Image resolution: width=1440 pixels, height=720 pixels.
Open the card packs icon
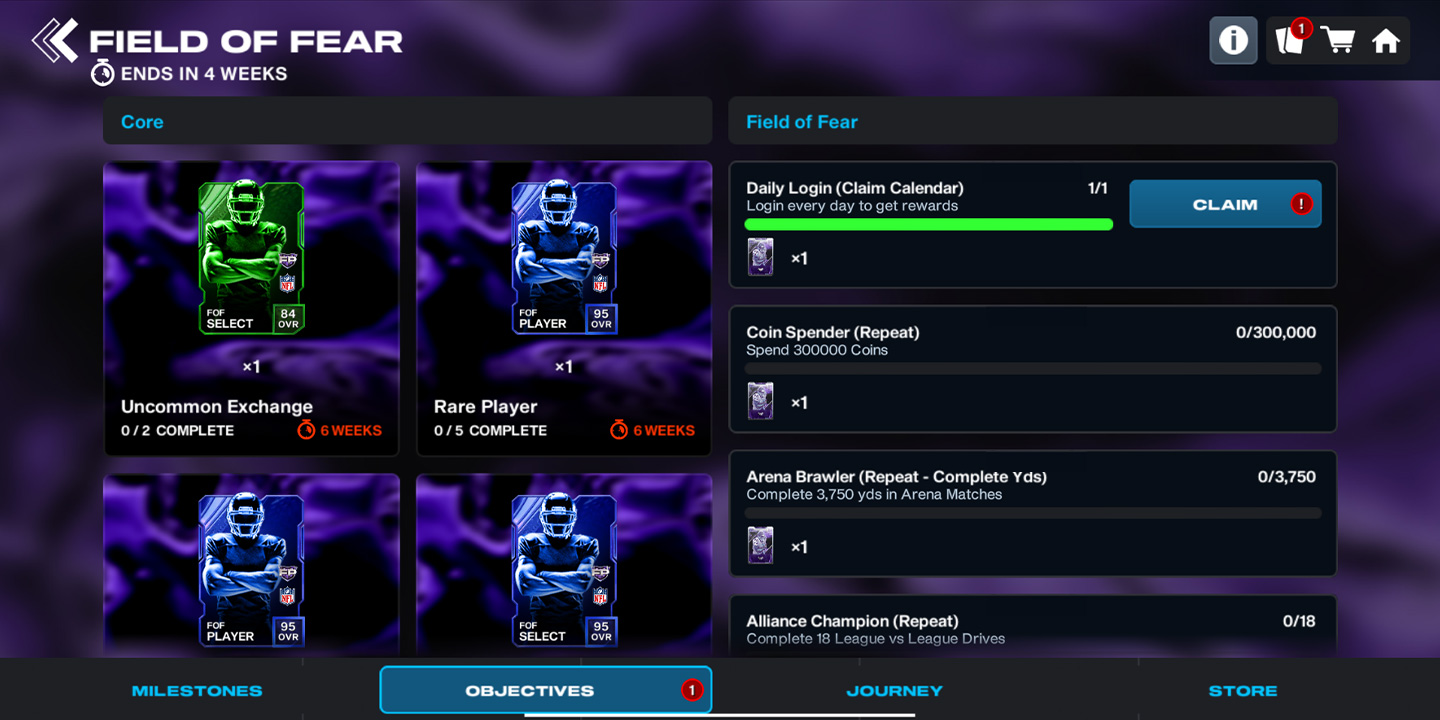pyautogui.click(x=1290, y=41)
